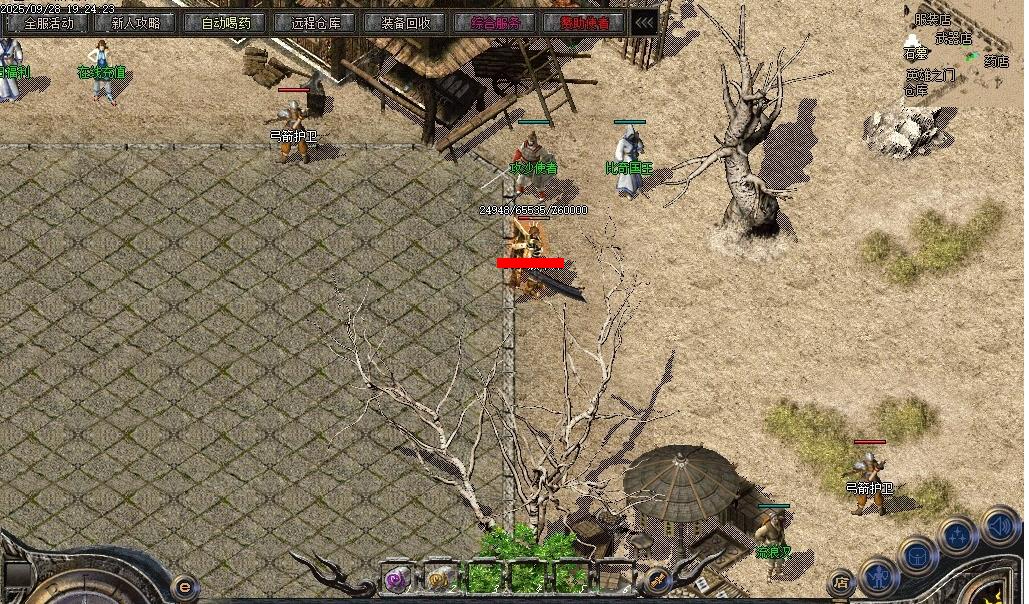Click the minimap in the corner
Screen dimensions: 1029x604
click(962, 50)
